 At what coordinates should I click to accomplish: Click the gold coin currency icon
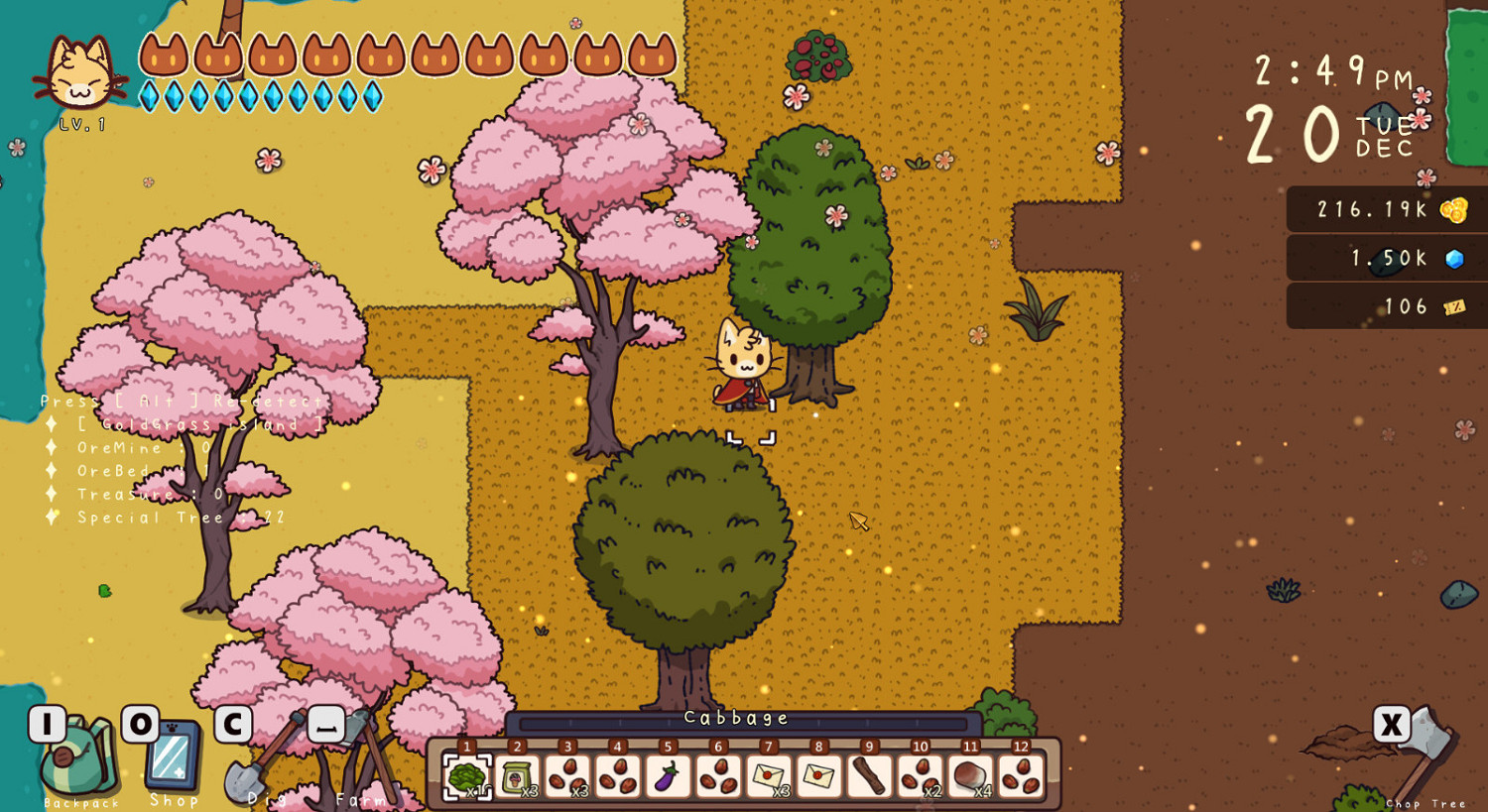click(1455, 209)
